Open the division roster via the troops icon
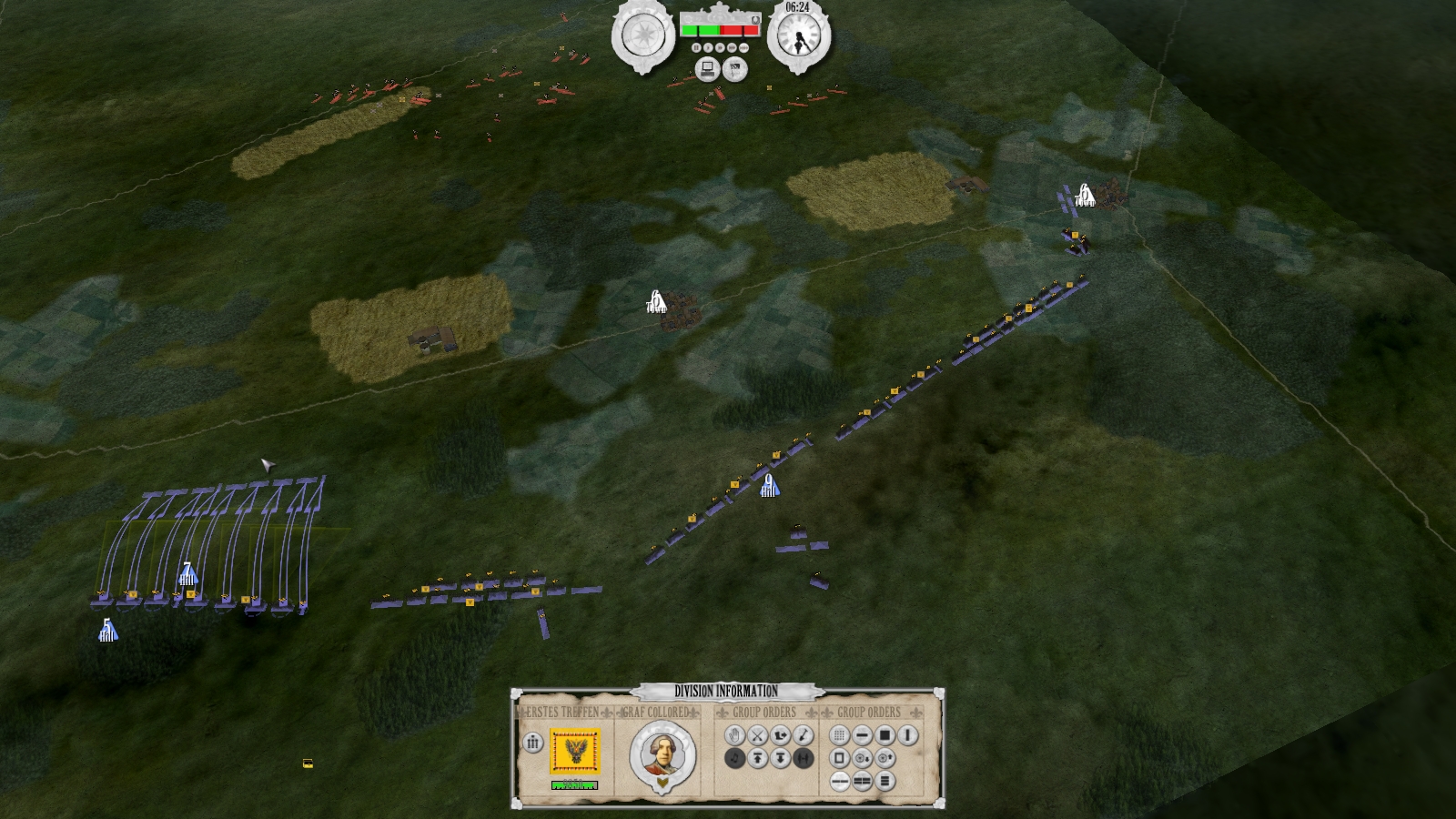This screenshot has width=1456, height=819. click(531, 743)
